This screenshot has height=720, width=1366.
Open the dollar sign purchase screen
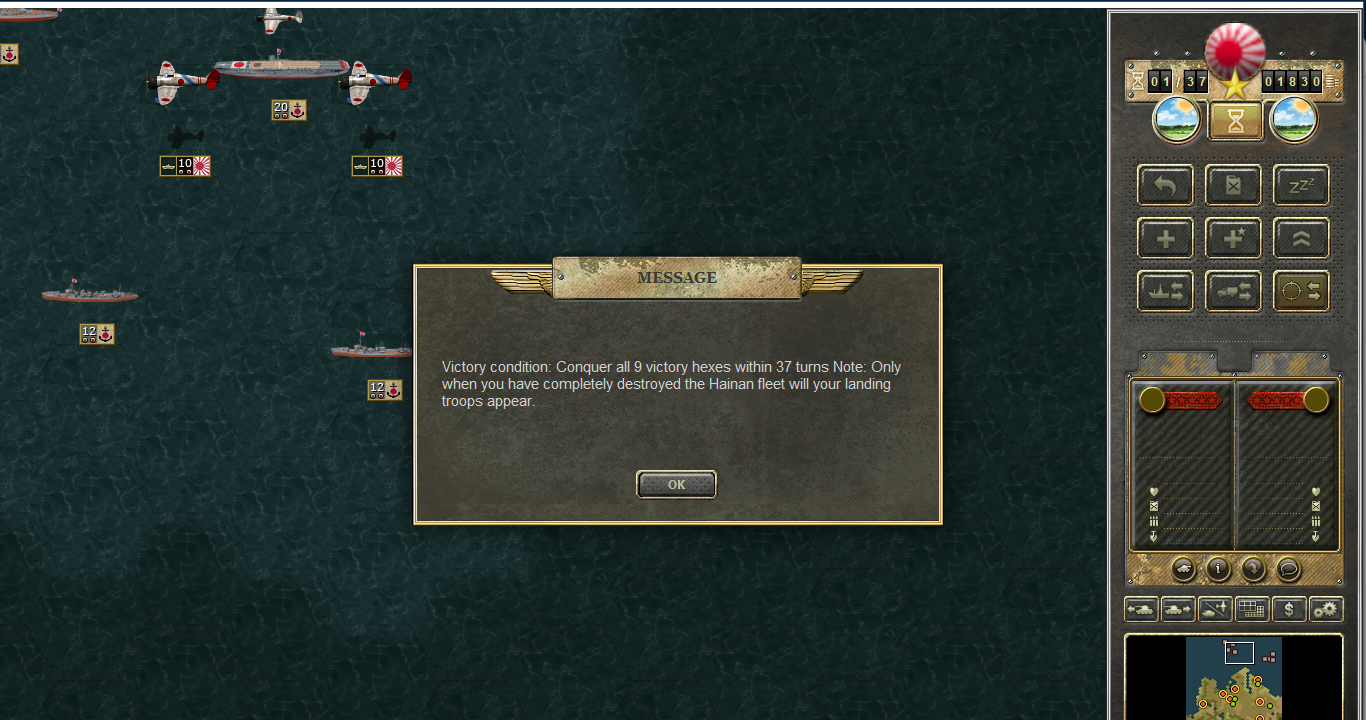point(1289,609)
